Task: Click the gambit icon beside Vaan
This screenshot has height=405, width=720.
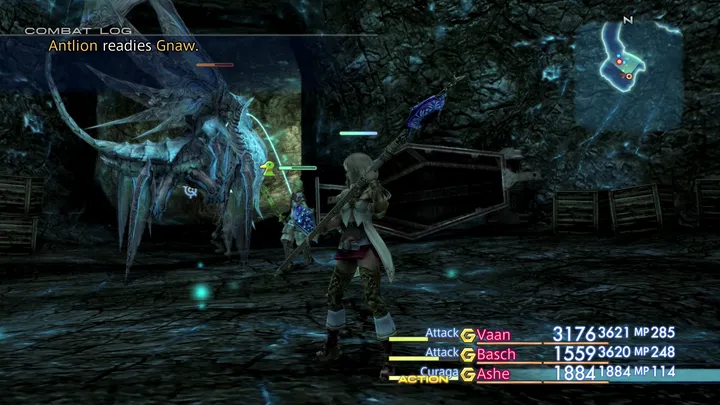Action: 467,334
